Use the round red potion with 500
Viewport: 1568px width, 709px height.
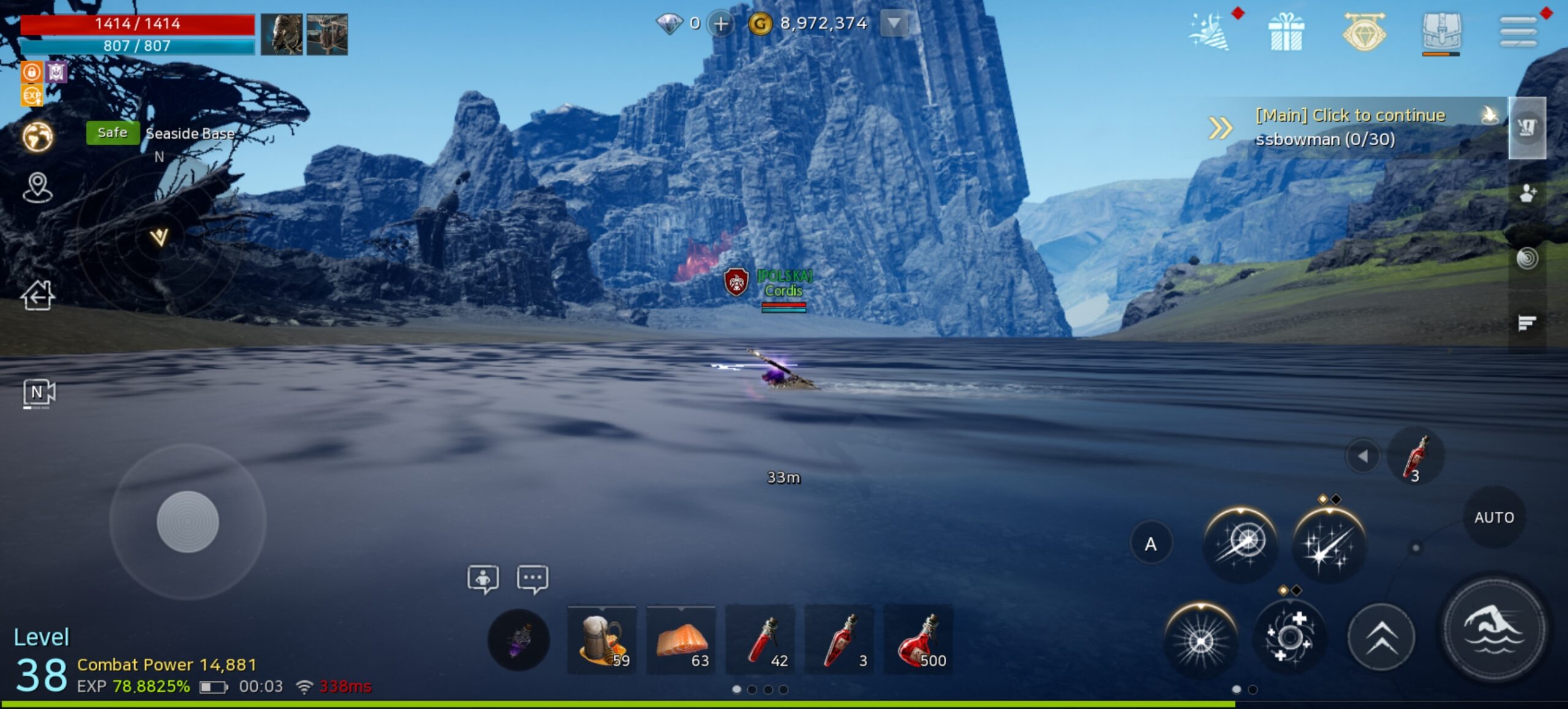pyautogui.click(x=918, y=640)
